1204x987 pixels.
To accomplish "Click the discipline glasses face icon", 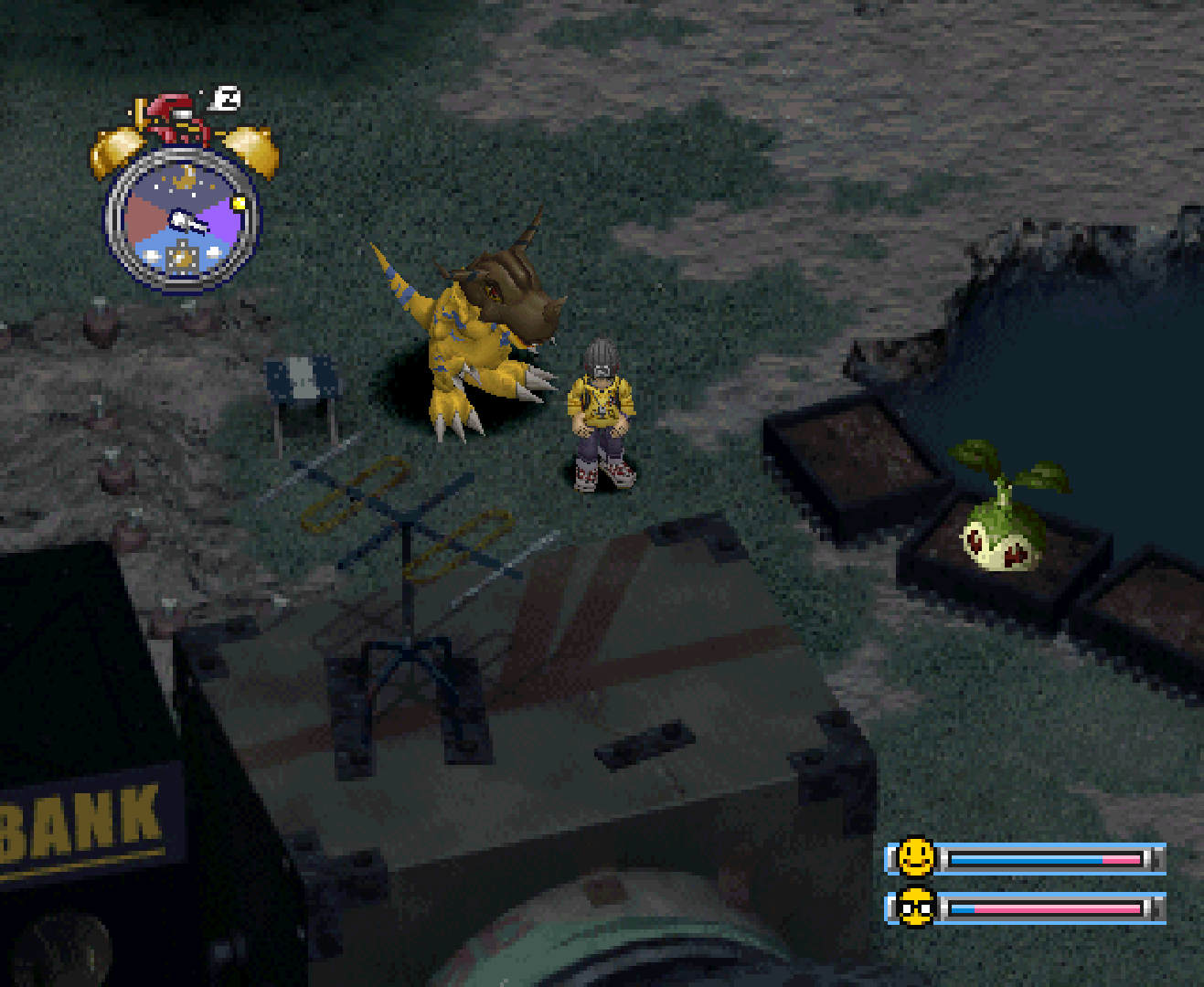I will pyautogui.click(x=915, y=907).
